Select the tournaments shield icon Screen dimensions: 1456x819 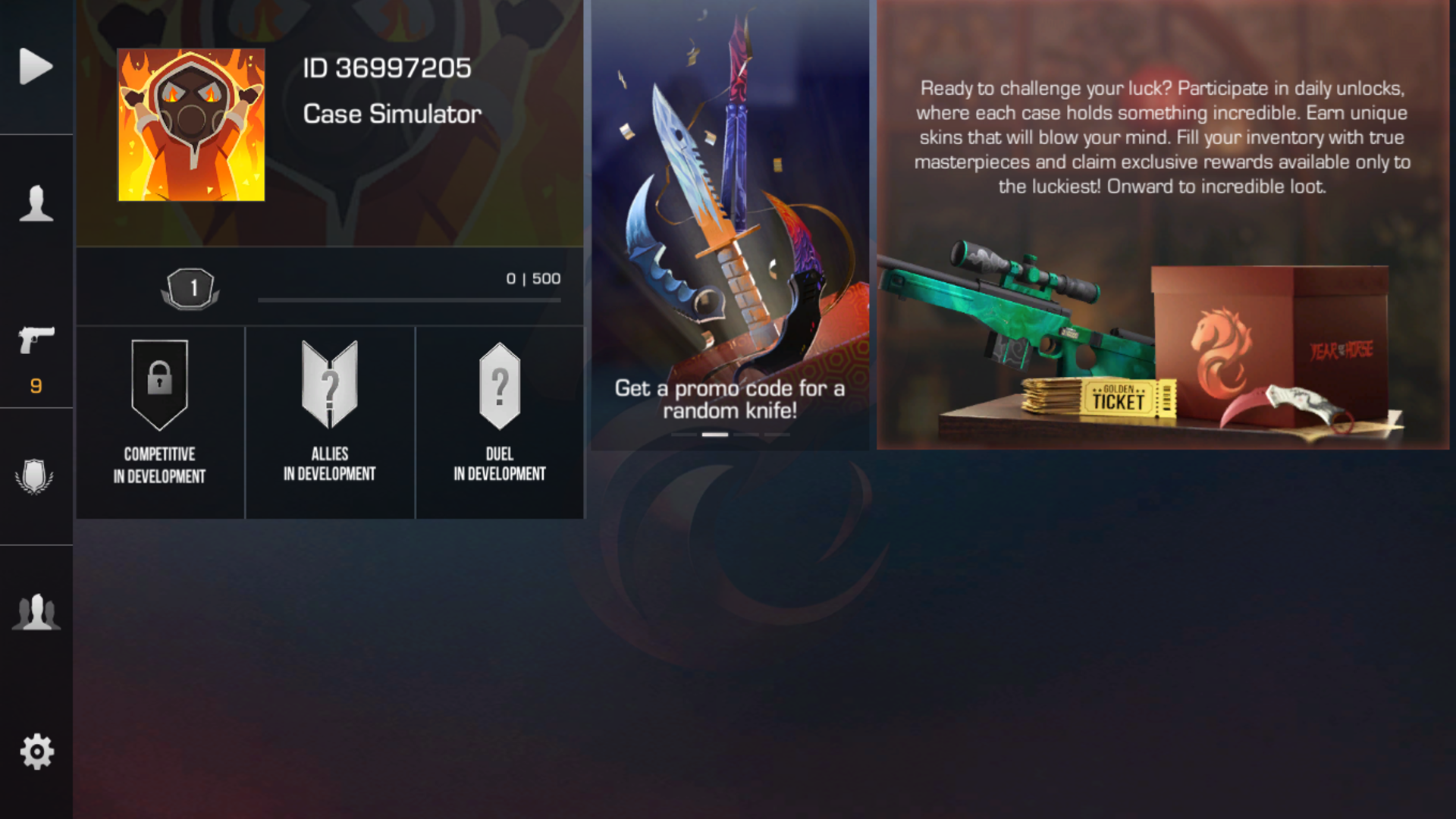point(36,476)
